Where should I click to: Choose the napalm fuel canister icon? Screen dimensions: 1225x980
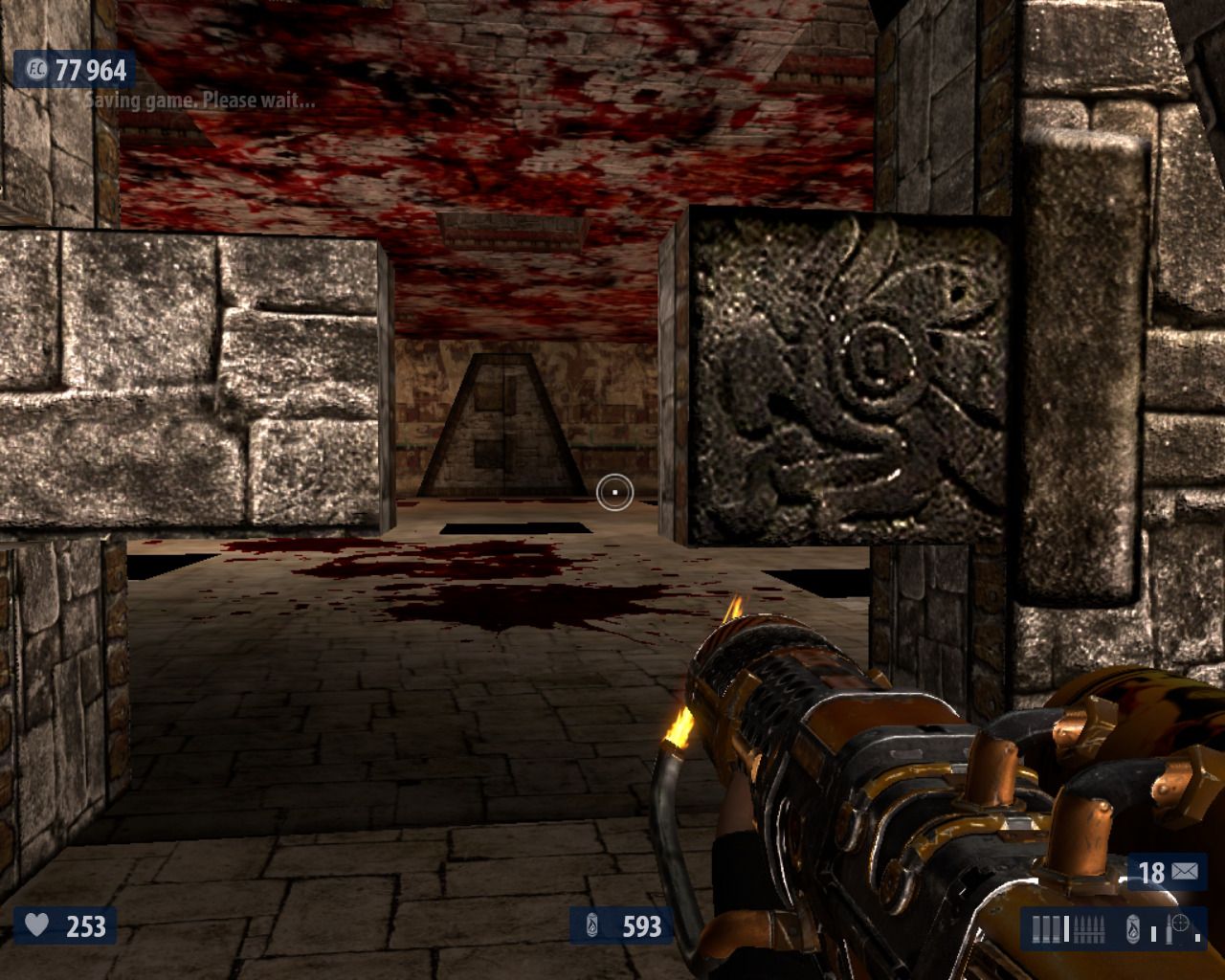point(1133,929)
